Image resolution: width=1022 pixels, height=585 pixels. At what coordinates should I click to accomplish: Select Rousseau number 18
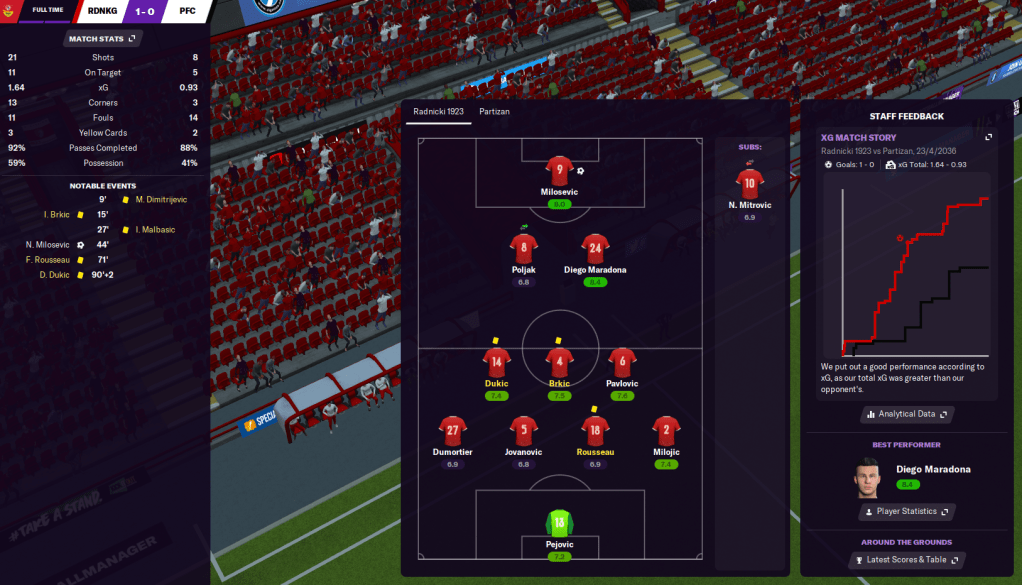tap(595, 432)
